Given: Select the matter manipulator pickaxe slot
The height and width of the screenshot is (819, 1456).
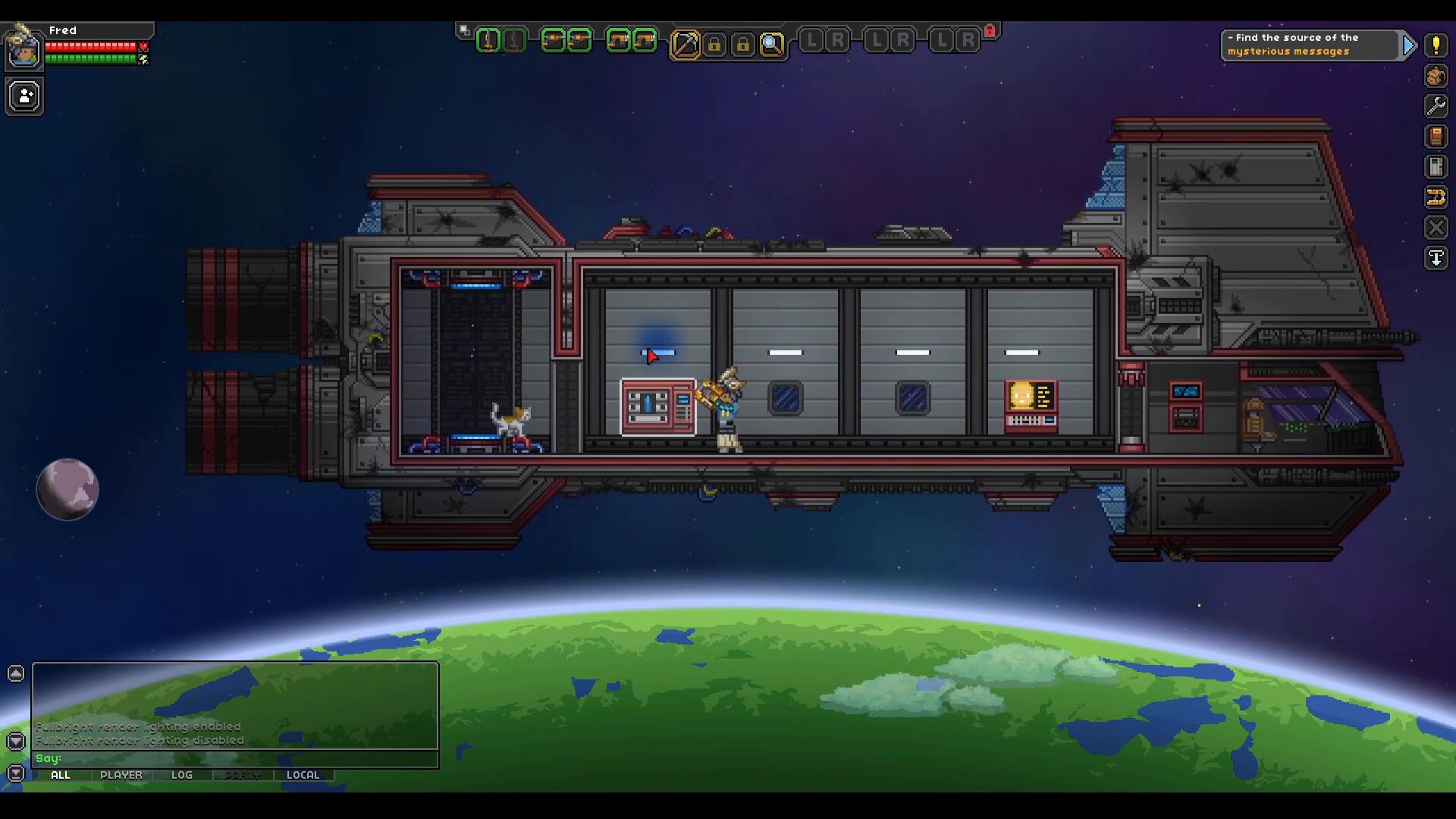Looking at the screenshot, I should coord(685,44).
